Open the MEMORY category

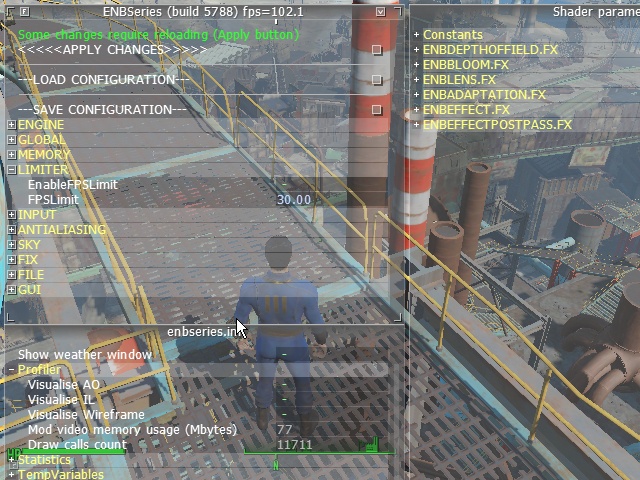point(11,155)
